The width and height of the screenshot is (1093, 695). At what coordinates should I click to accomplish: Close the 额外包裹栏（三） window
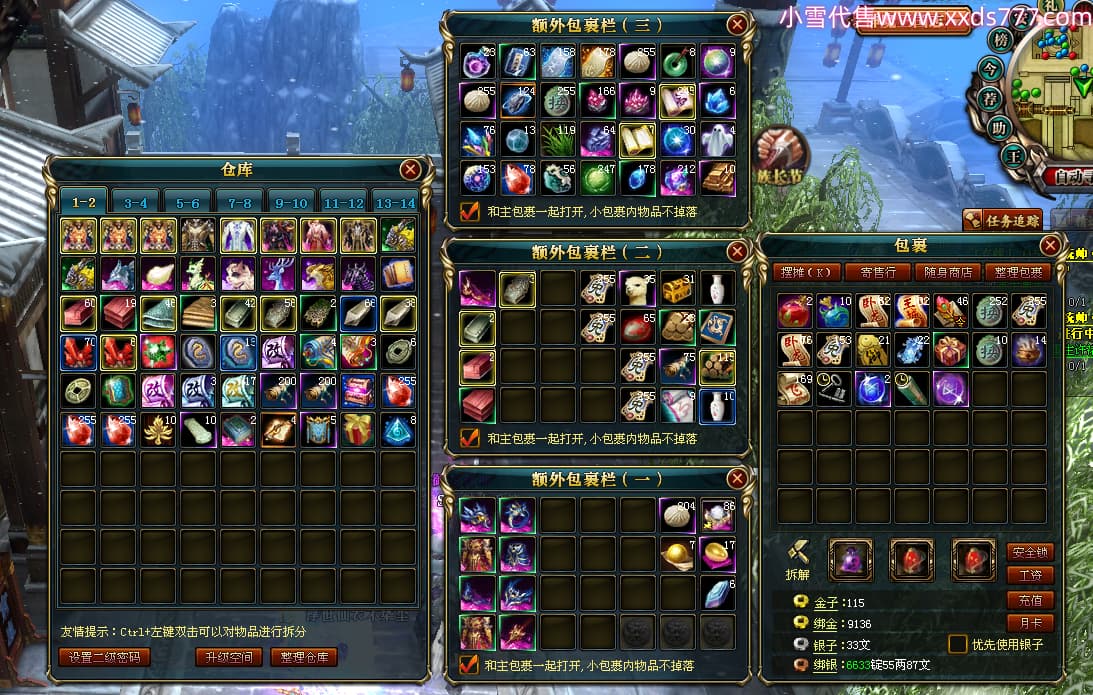[737, 24]
